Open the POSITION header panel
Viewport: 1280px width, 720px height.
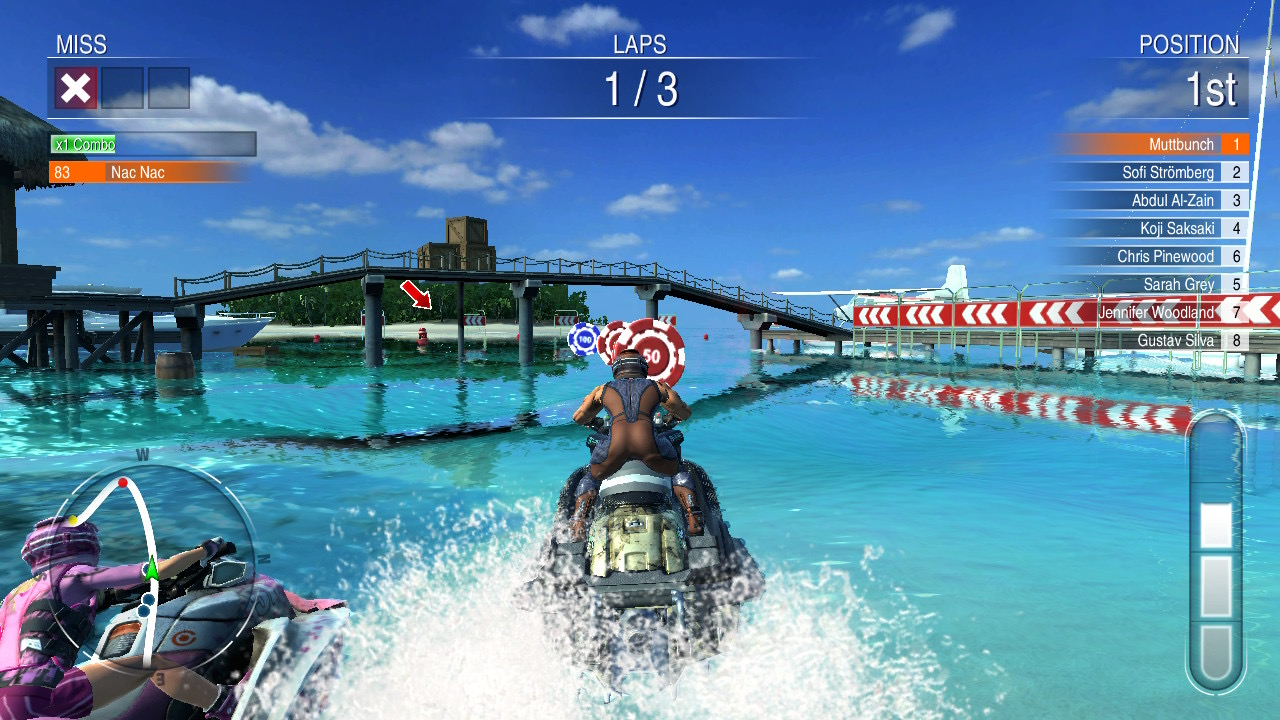(1190, 45)
